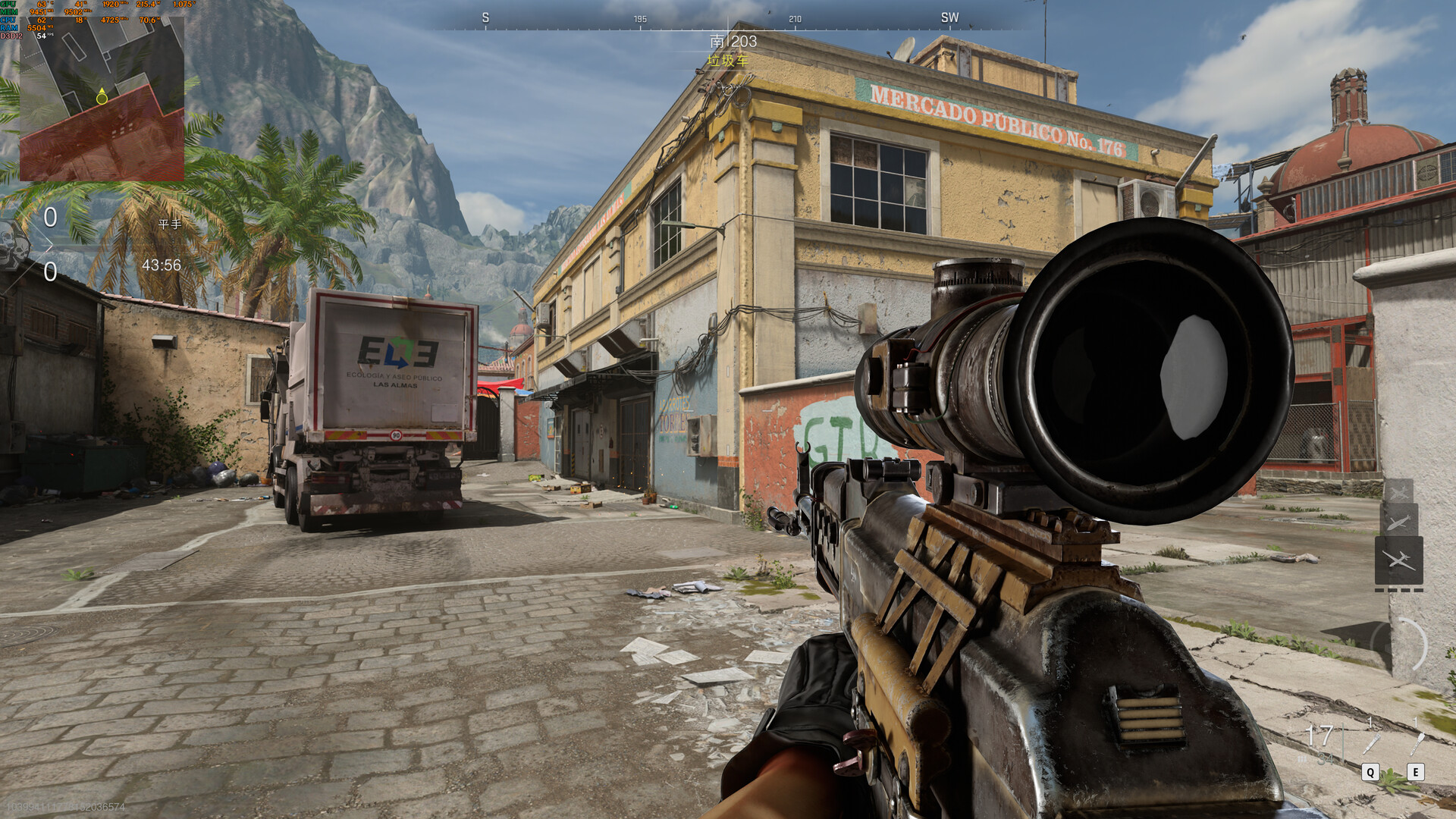
Task: Click the compass heading bar
Action: pyautogui.click(x=726, y=24)
